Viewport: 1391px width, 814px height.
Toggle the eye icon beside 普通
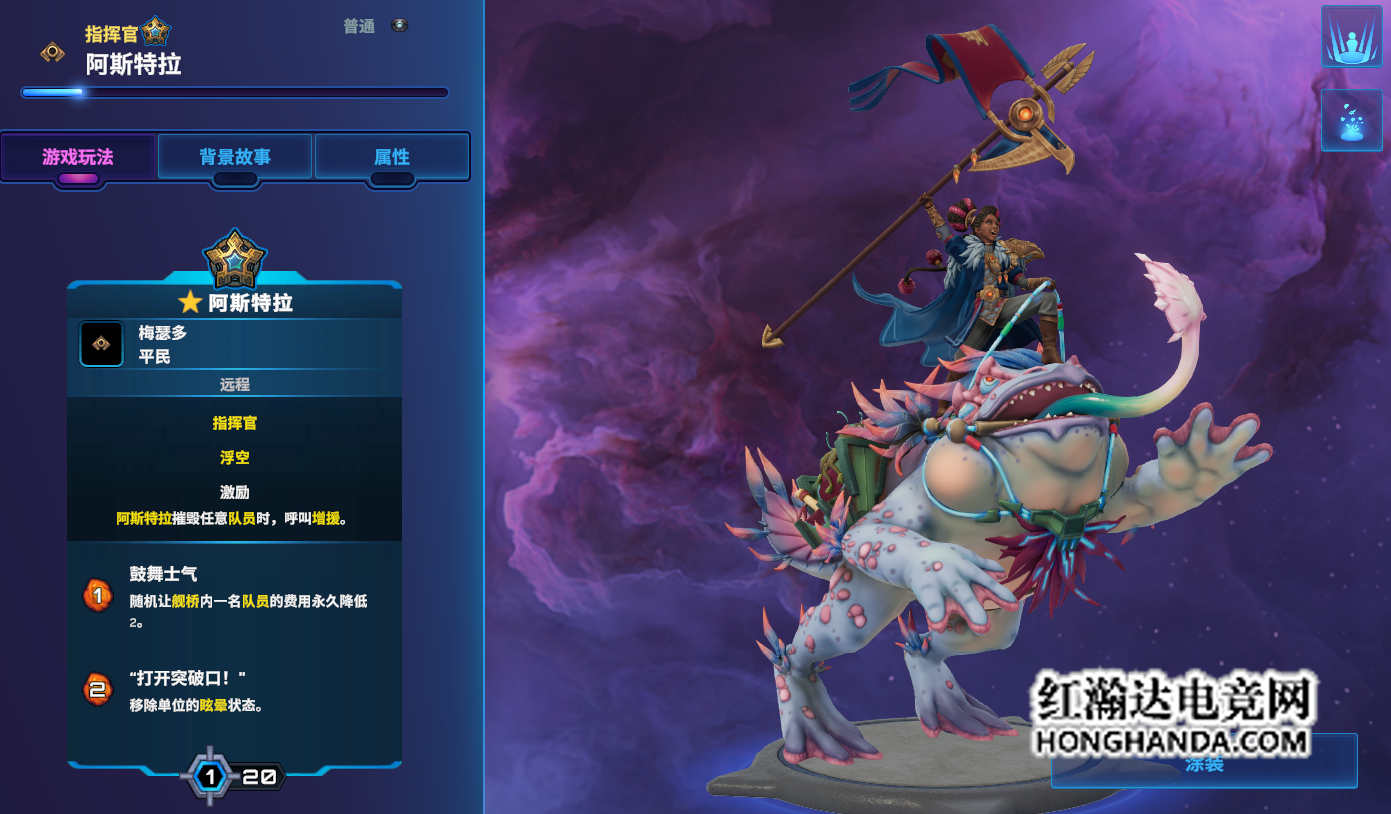(x=400, y=25)
